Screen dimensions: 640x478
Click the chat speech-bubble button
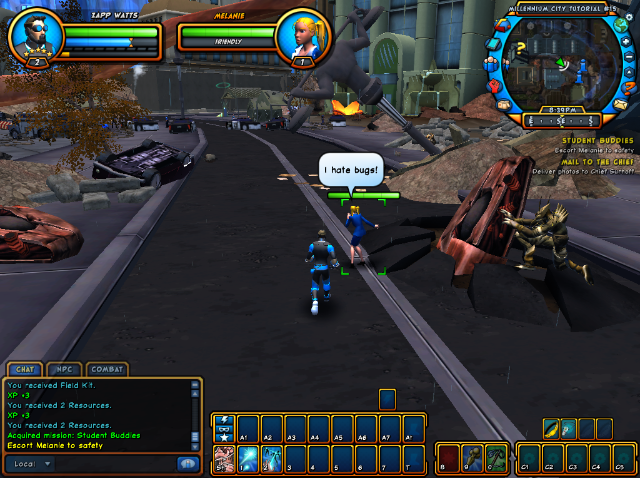click(186, 464)
